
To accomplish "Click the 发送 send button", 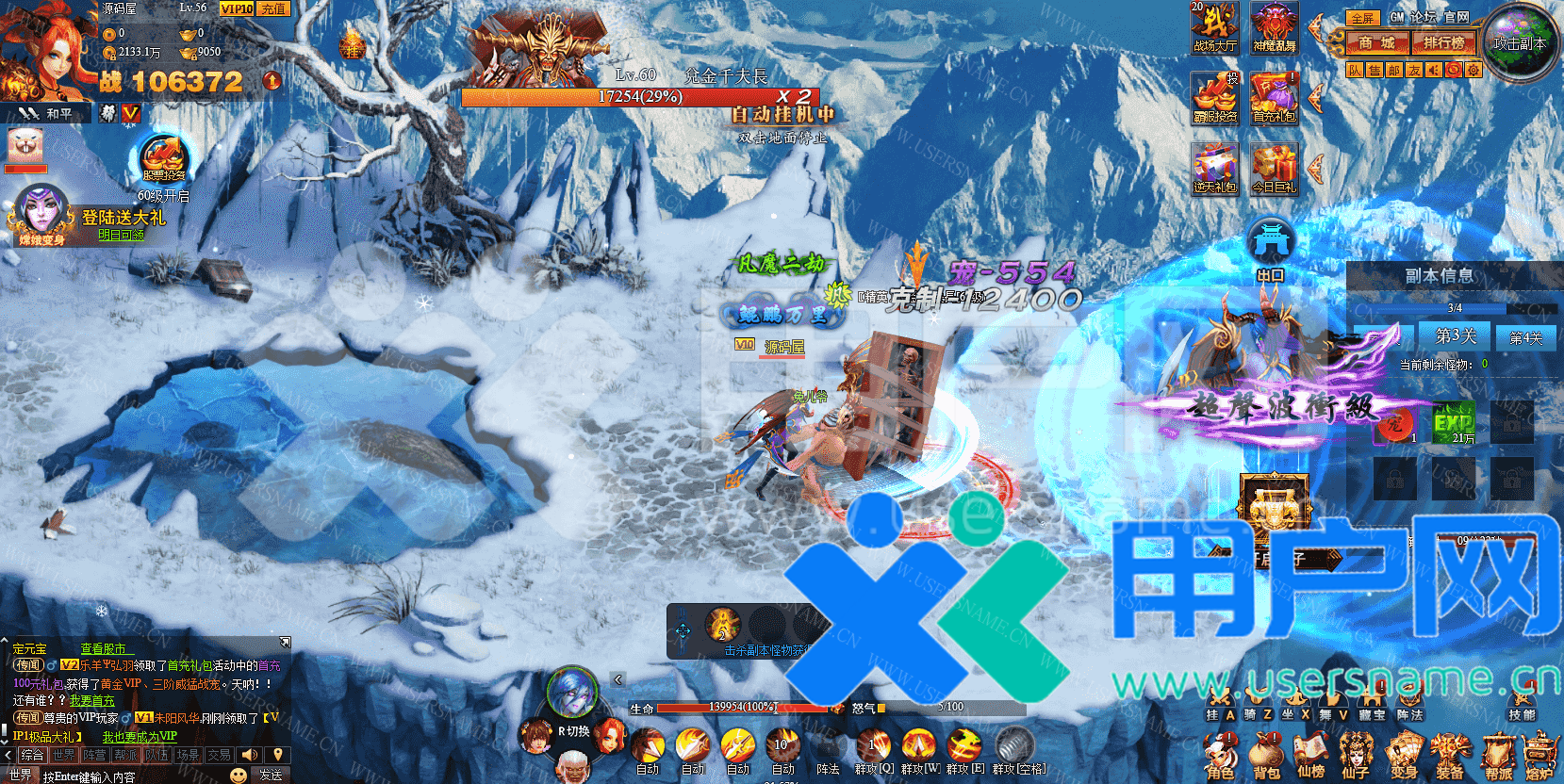I will pos(271,775).
